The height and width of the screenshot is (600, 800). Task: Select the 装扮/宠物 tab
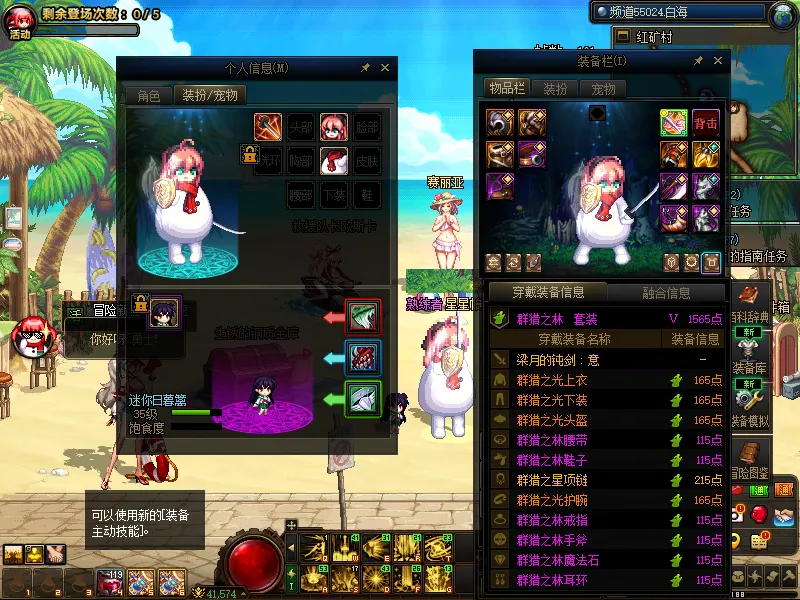[210, 96]
